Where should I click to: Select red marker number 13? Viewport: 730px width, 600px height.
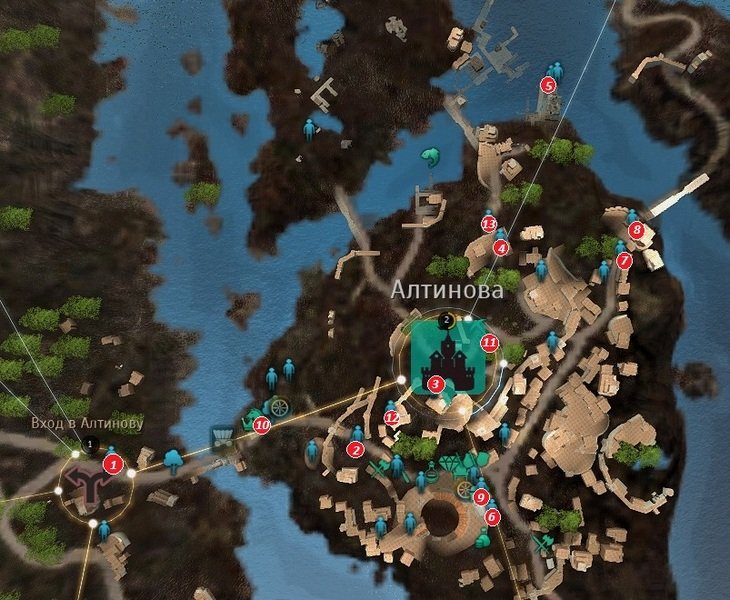pos(489,223)
